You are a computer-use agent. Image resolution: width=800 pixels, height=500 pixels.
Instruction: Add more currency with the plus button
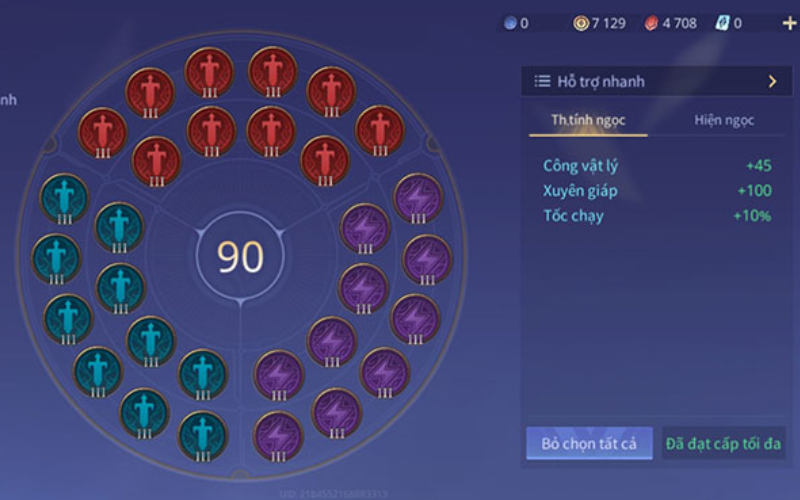point(789,22)
